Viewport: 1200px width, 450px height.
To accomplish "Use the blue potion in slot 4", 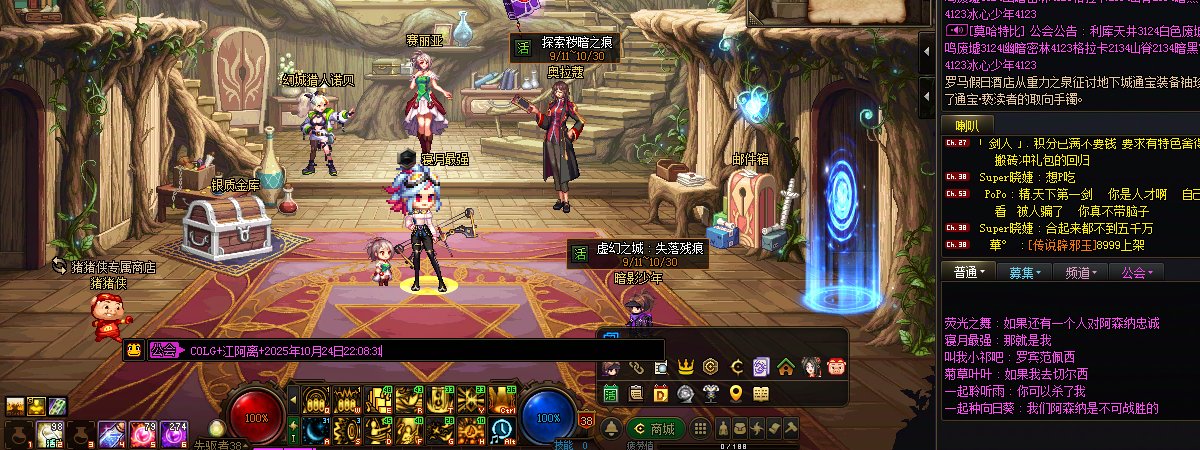I will click(110, 434).
